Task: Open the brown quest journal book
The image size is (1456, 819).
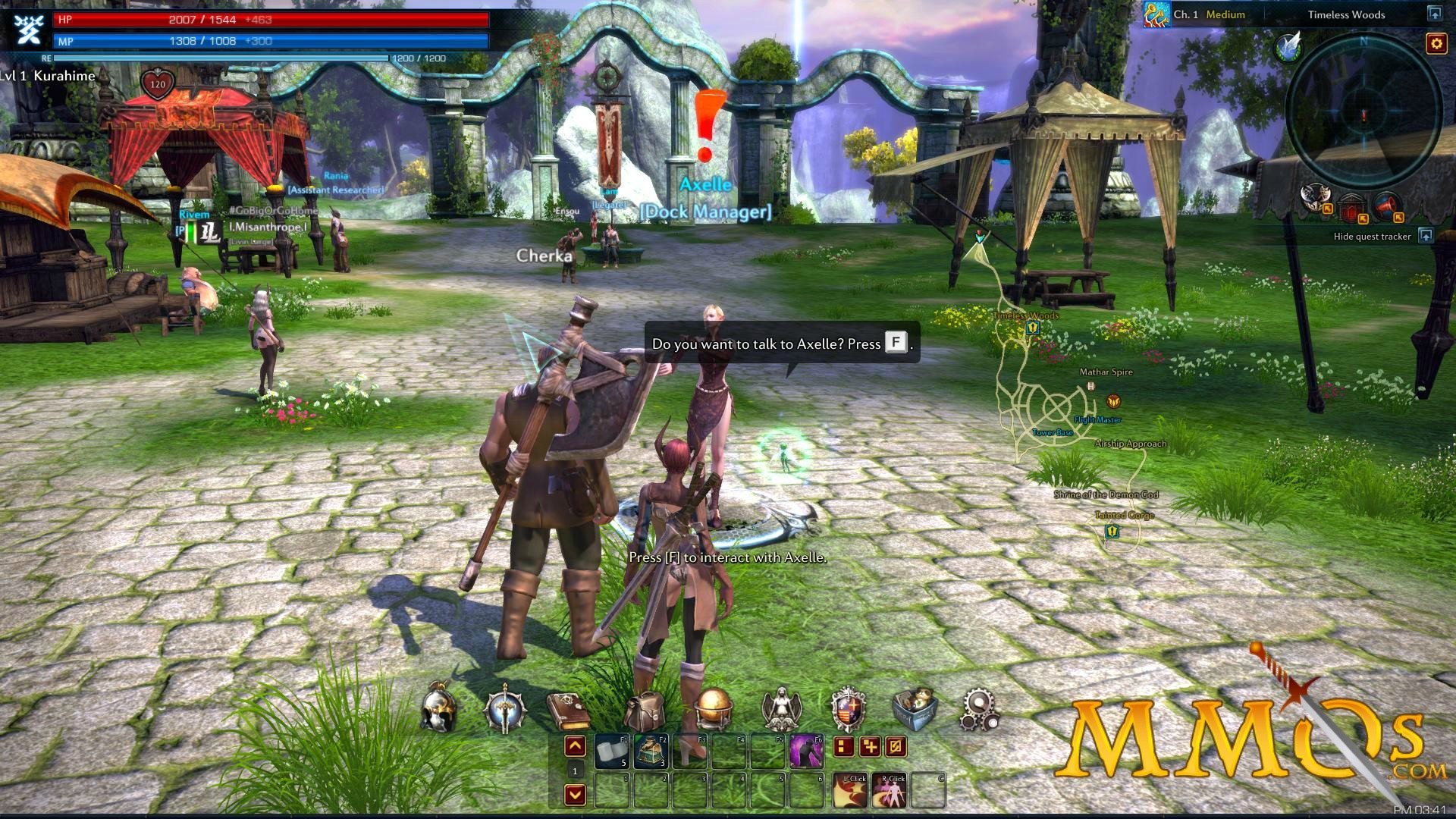Action: coord(567,710)
